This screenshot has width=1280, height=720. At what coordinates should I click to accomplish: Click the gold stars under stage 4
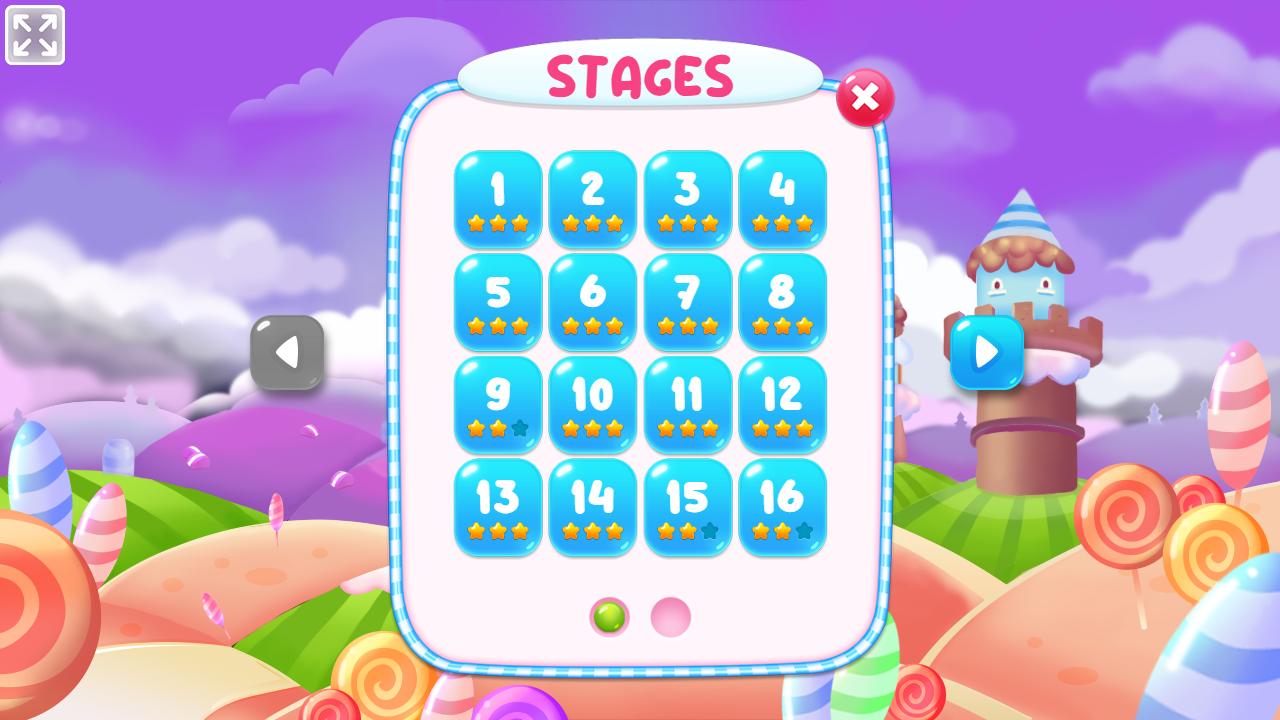[782, 222]
